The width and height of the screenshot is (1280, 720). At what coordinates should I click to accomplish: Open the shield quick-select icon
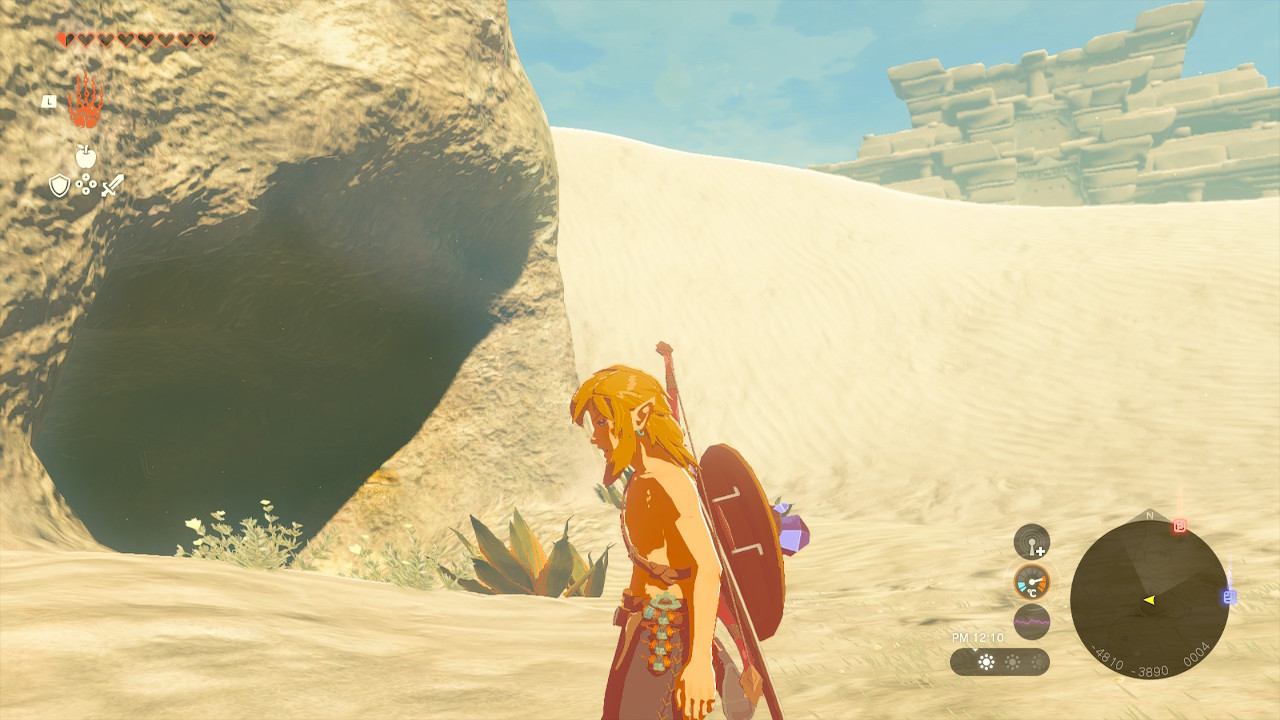coord(60,185)
